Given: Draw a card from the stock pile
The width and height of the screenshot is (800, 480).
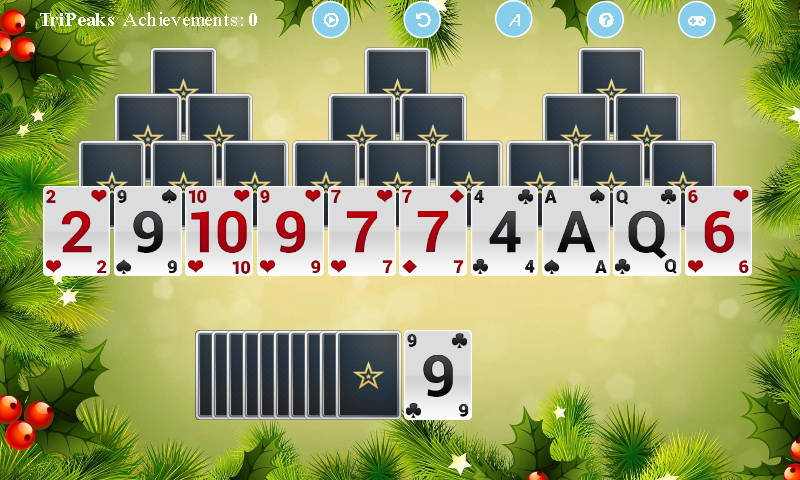Looking at the screenshot, I should (x=368, y=375).
